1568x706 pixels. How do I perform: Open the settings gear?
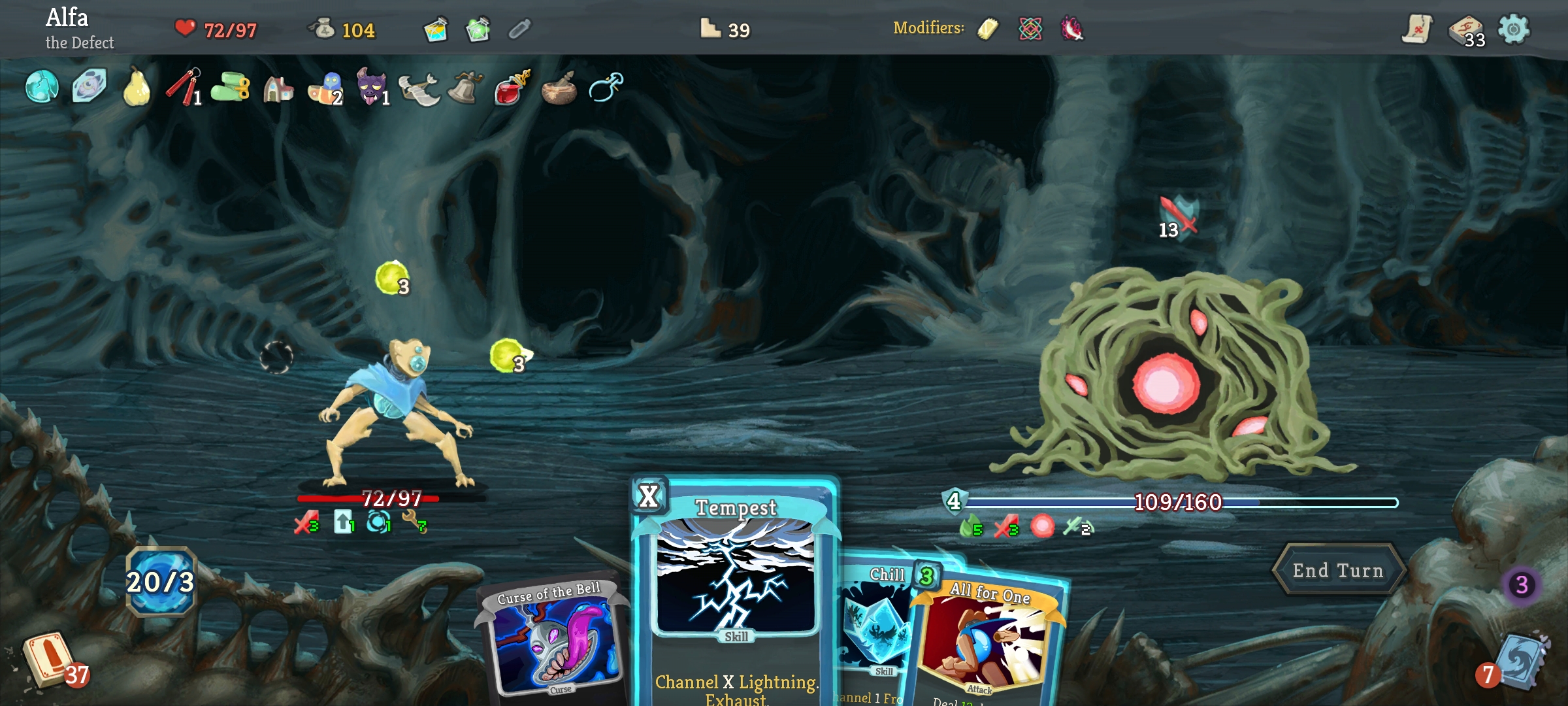[x=1513, y=29]
